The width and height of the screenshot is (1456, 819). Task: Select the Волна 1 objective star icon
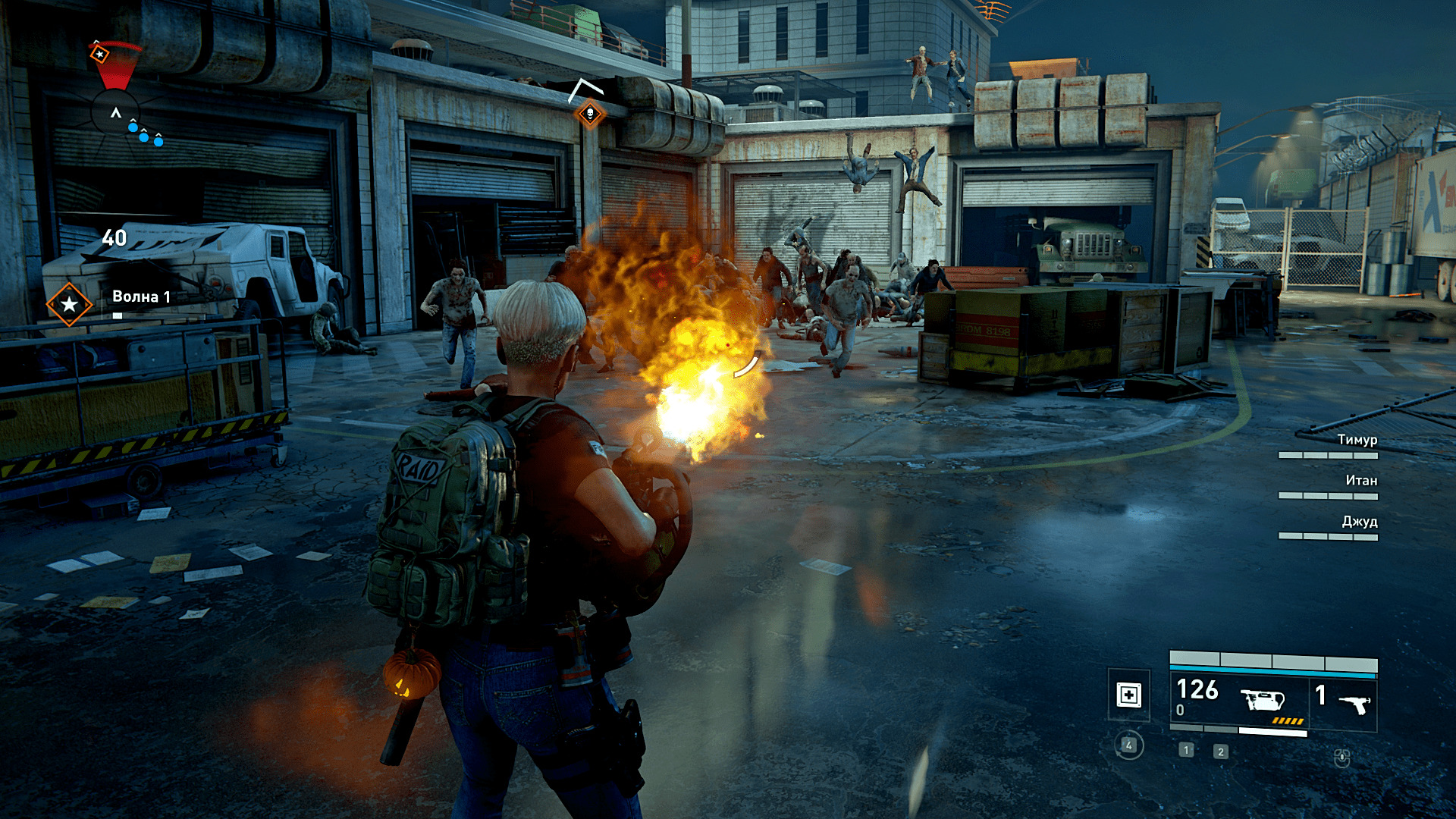pyautogui.click(x=69, y=304)
